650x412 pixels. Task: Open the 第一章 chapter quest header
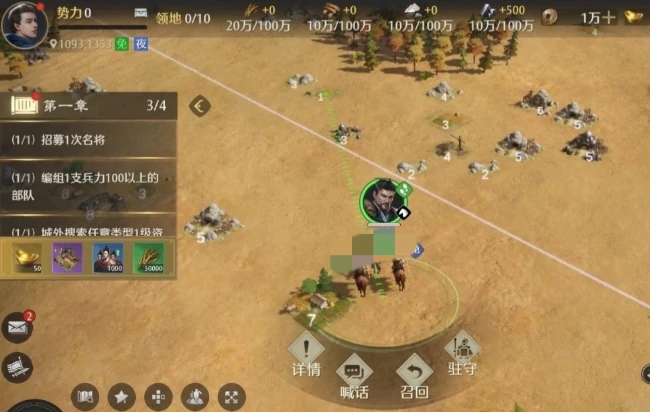(88, 105)
